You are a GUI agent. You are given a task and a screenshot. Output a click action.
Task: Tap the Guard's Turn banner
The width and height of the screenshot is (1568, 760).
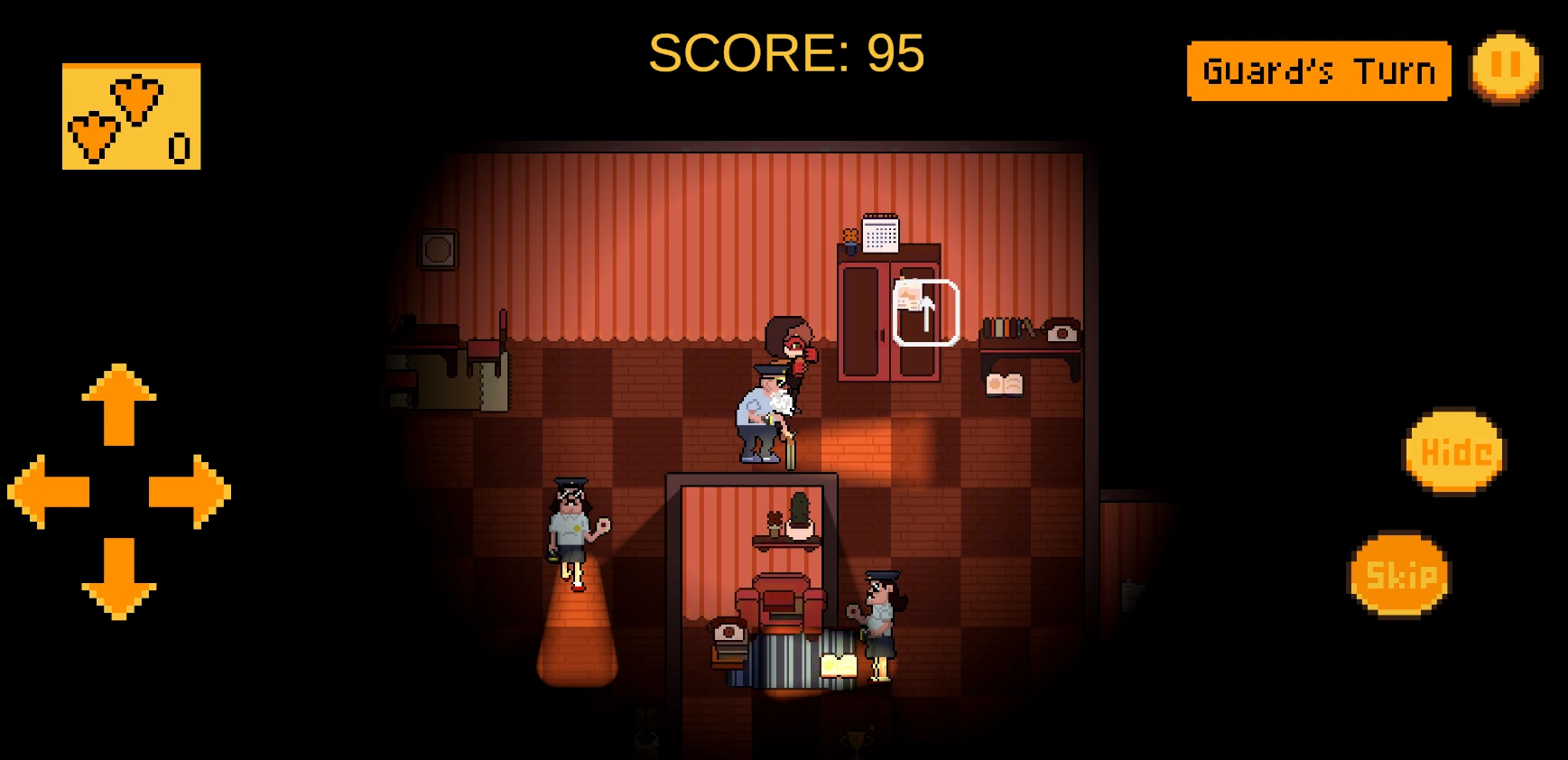coord(1319,70)
